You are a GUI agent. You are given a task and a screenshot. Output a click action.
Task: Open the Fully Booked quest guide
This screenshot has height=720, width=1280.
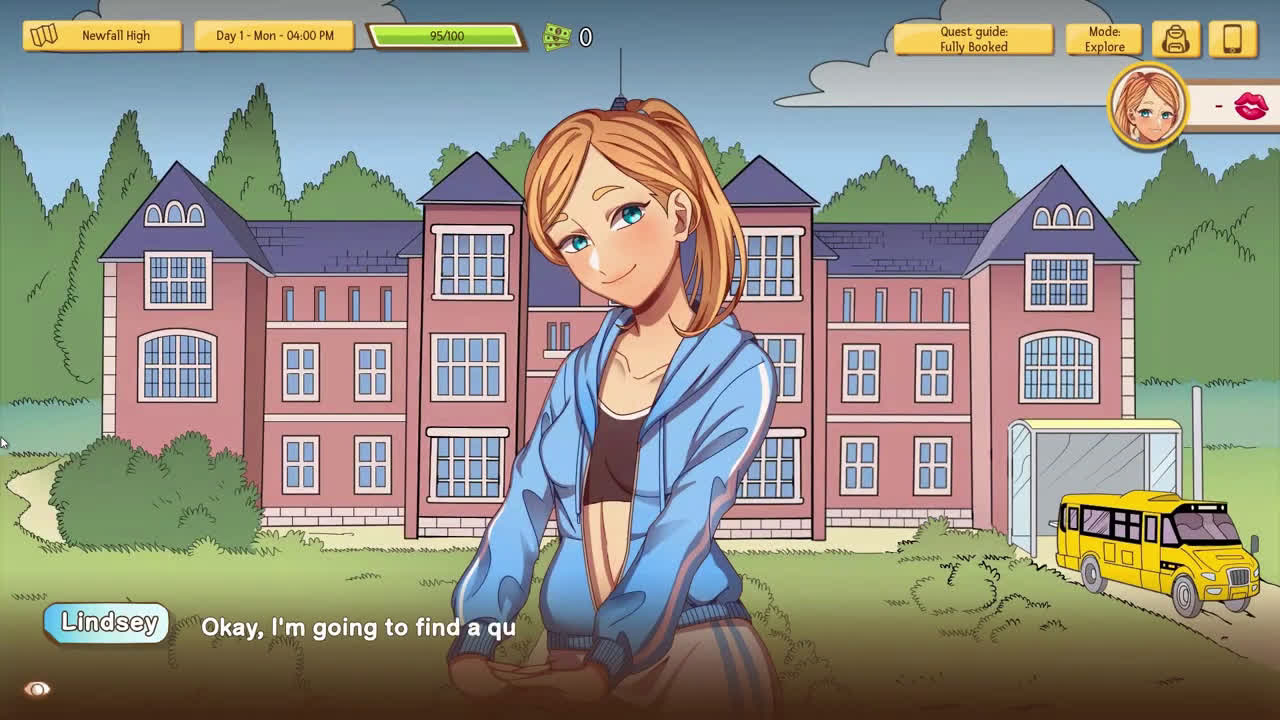point(972,39)
